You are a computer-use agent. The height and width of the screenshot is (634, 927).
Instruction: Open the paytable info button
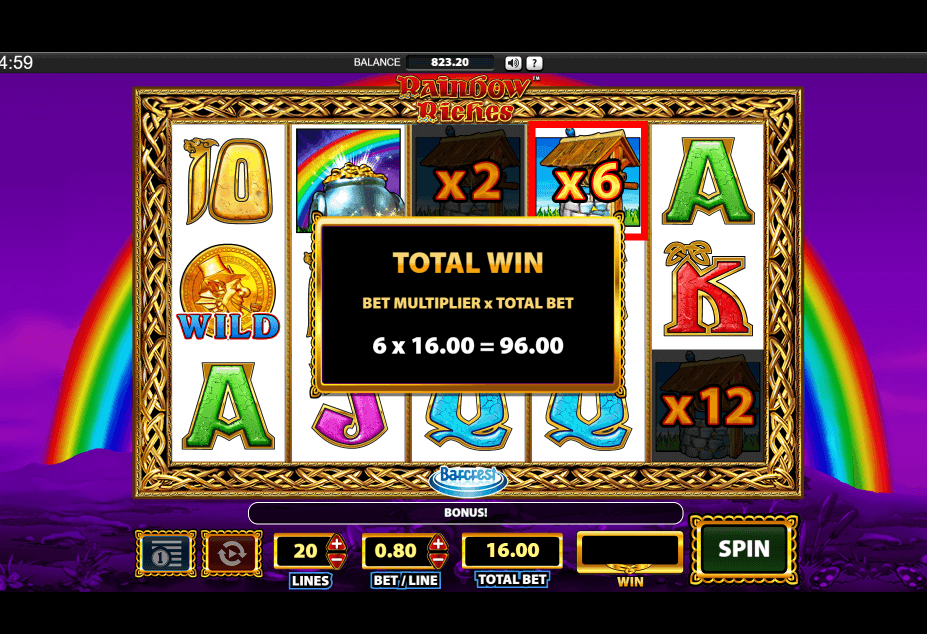click(x=165, y=553)
